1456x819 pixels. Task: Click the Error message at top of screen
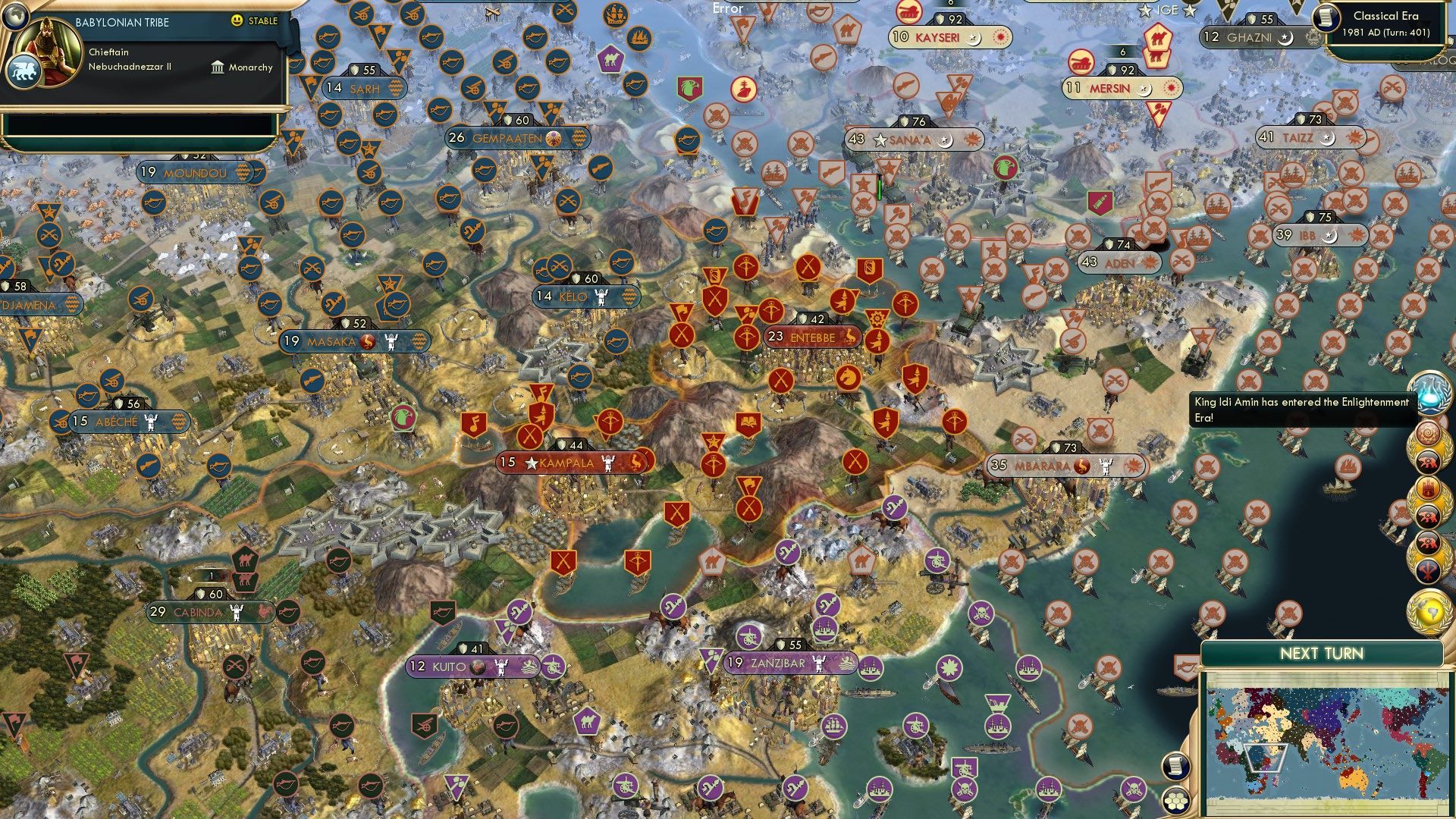[x=727, y=9]
